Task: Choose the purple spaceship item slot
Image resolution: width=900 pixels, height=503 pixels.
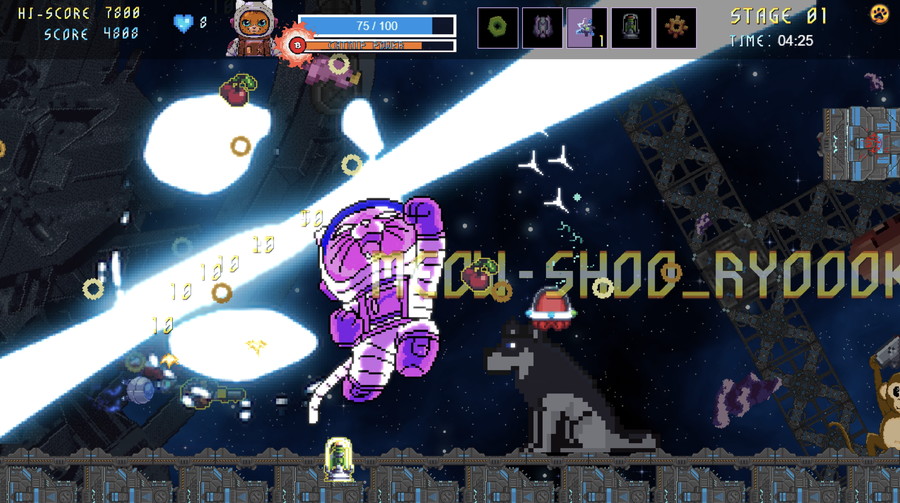Action: pyautogui.click(x=542, y=27)
